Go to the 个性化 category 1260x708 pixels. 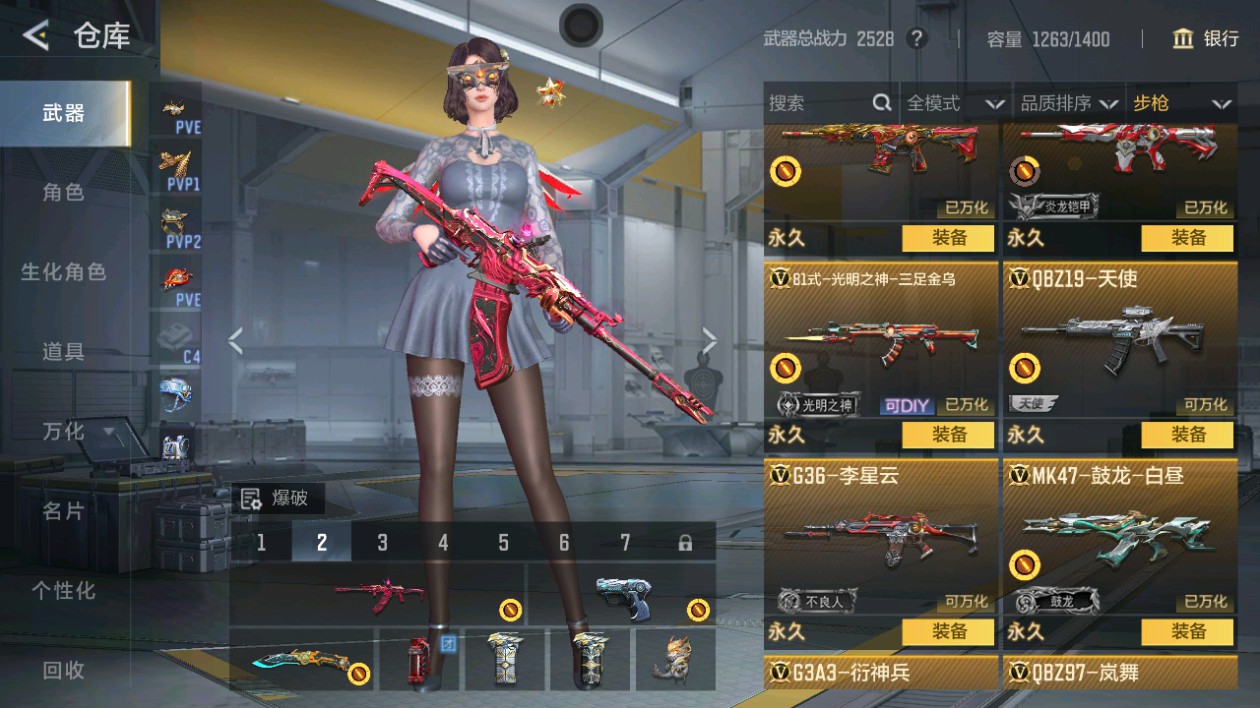[63, 591]
